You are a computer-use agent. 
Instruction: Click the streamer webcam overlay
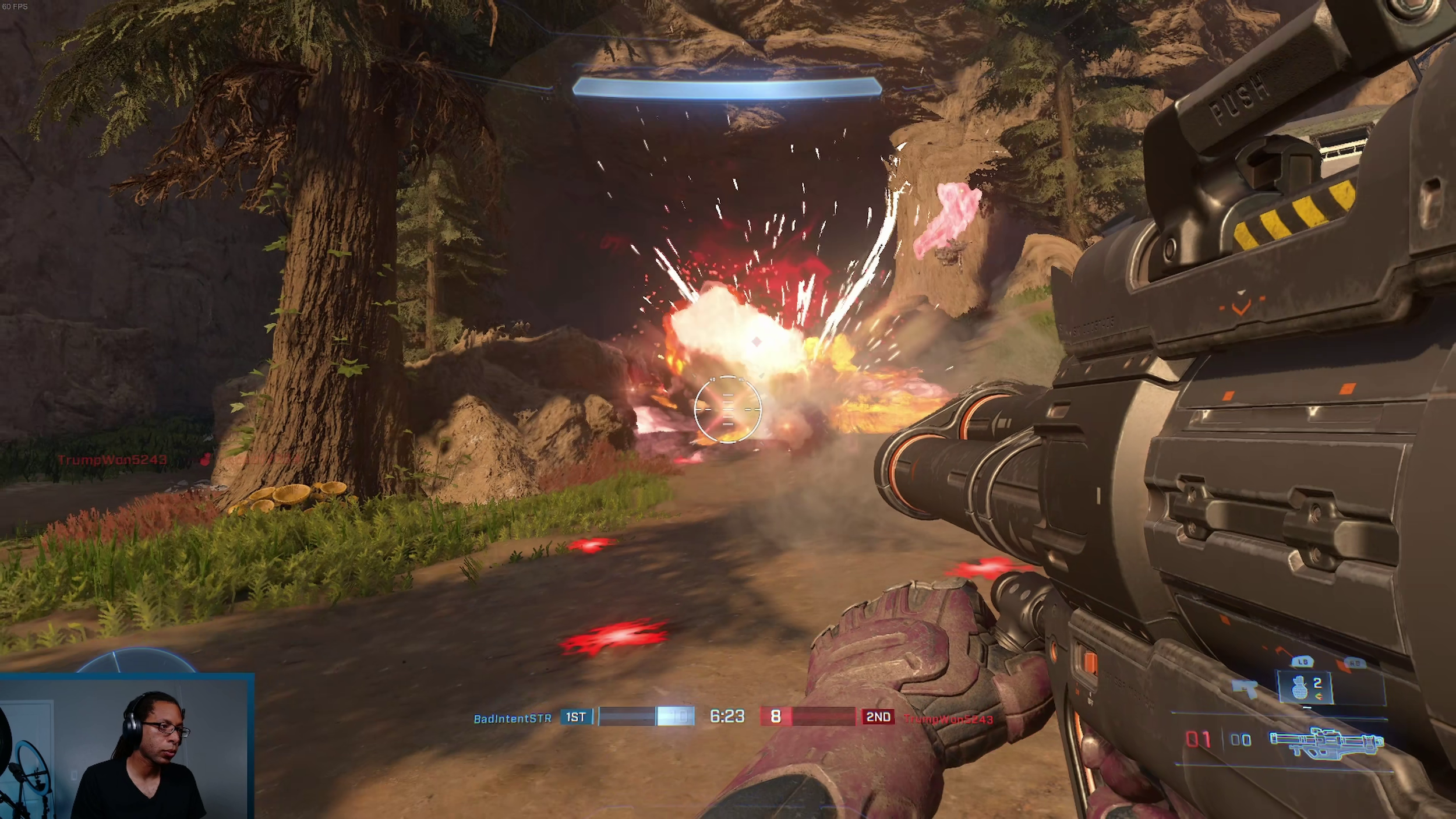(126, 747)
